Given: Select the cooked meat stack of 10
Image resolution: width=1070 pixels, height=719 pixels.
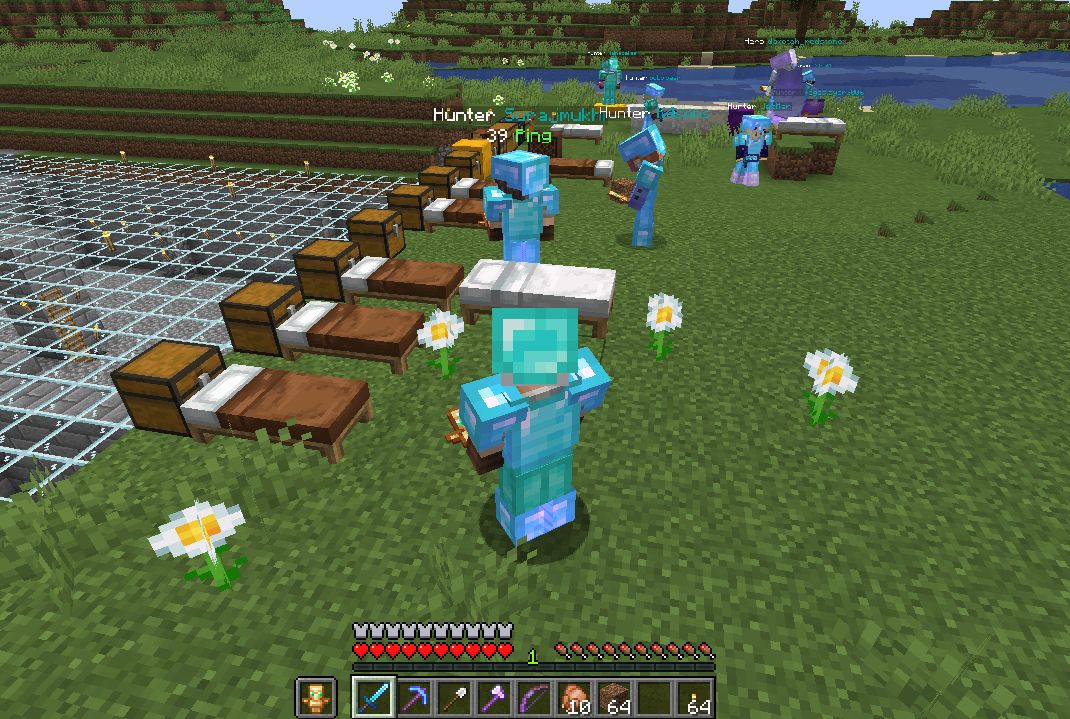Looking at the screenshot, I should (x=574, y=697).
